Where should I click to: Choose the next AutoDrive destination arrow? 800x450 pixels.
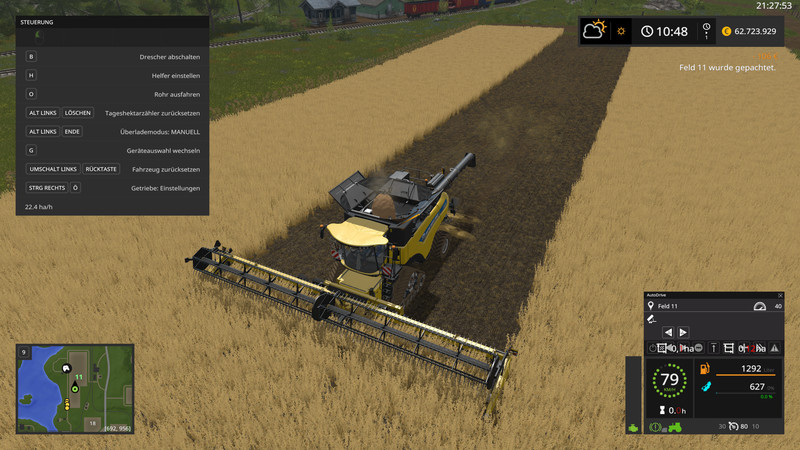tap(684, 332)
